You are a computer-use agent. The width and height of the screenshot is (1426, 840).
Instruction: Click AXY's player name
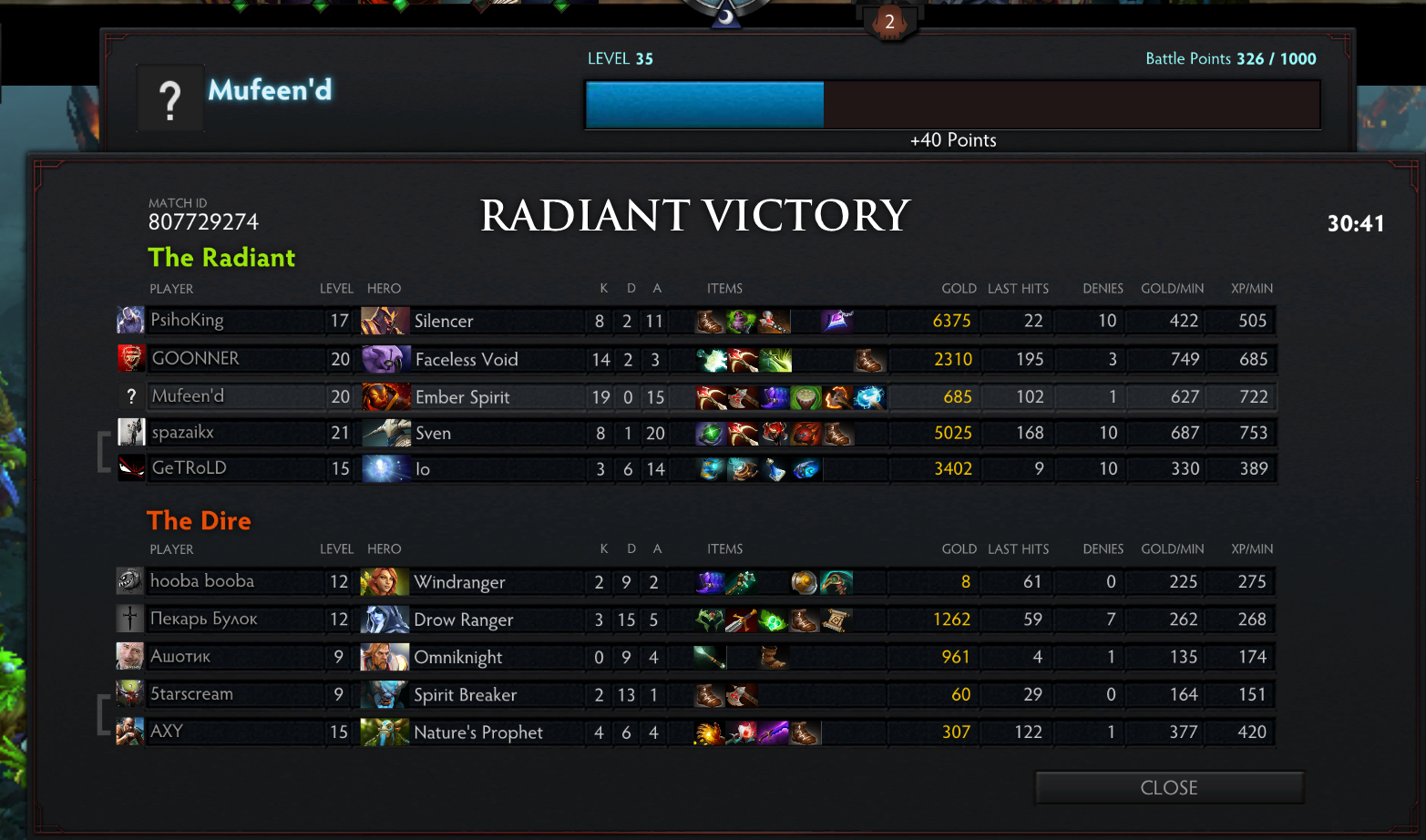pos(167,732)
